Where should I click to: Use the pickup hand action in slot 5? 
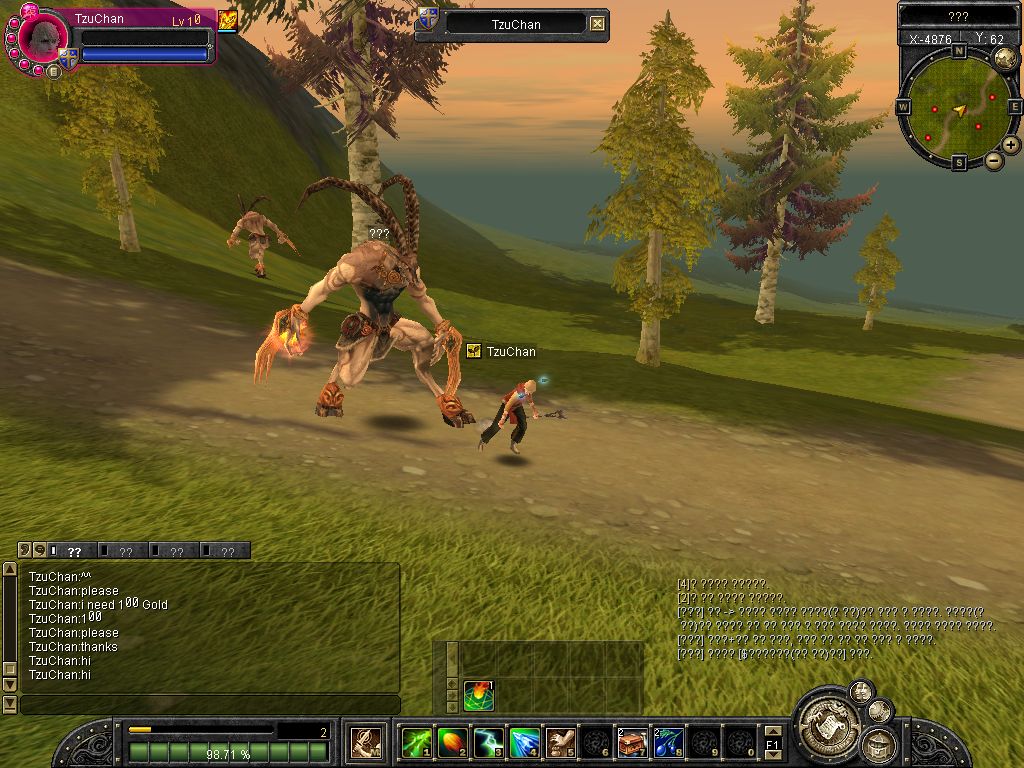click(560, 743)
